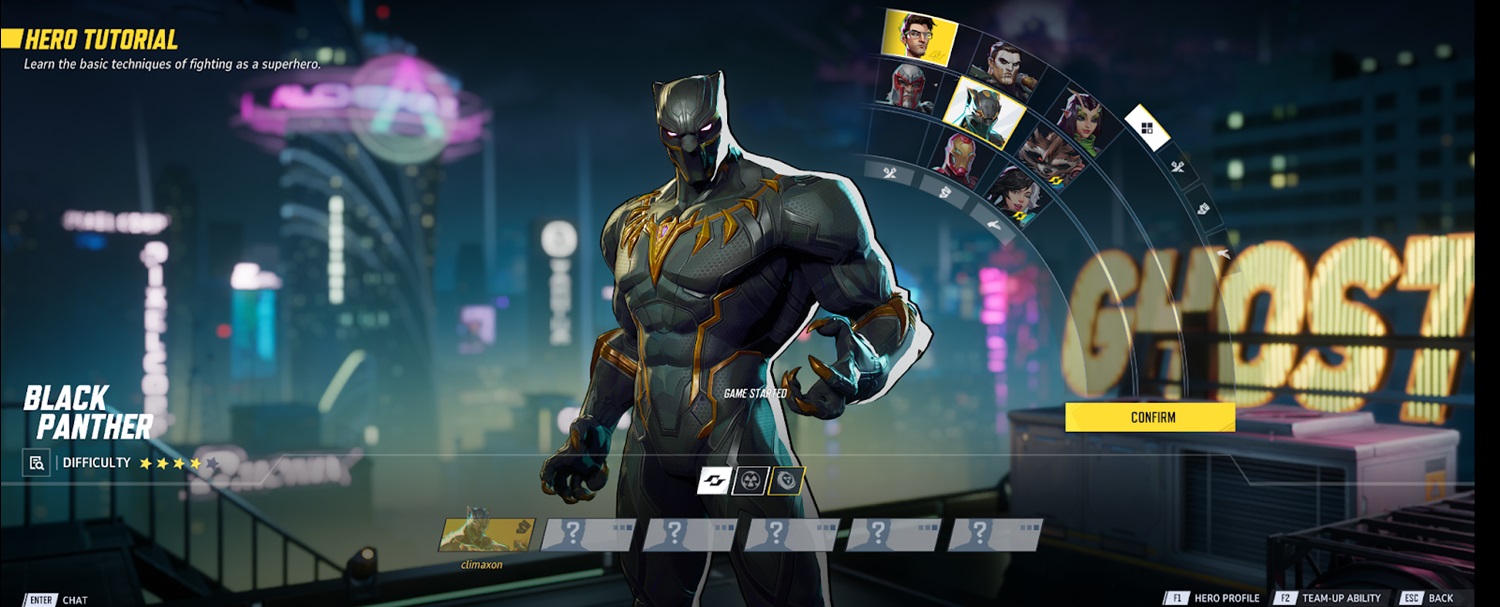Open the Hero Profile
This screenshot has height=607, width=1500.
point(1213,598)
